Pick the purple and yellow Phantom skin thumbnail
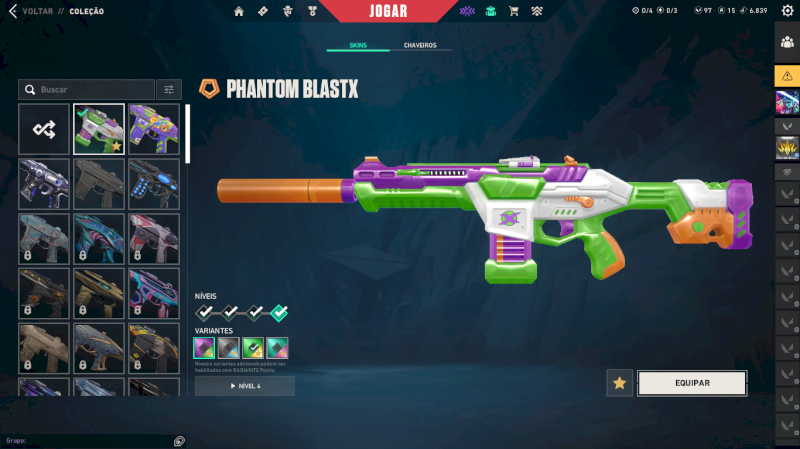 pos(154,129)
